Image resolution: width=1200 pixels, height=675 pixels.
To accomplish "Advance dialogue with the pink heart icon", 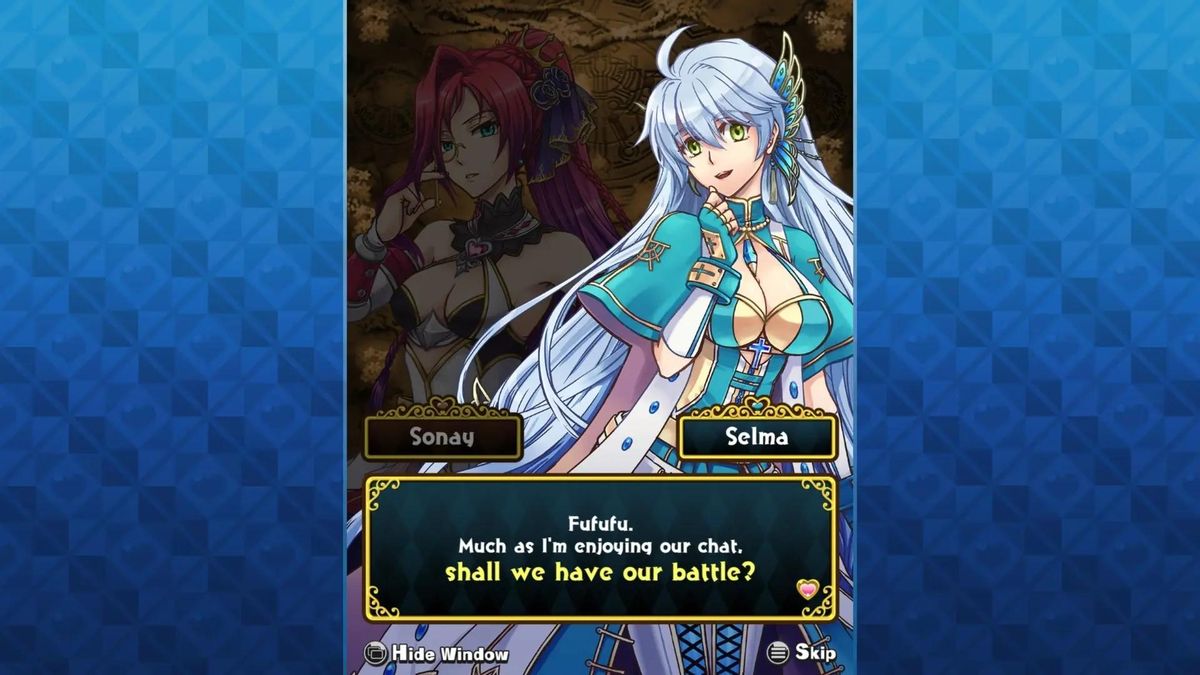I will [806, 589].
